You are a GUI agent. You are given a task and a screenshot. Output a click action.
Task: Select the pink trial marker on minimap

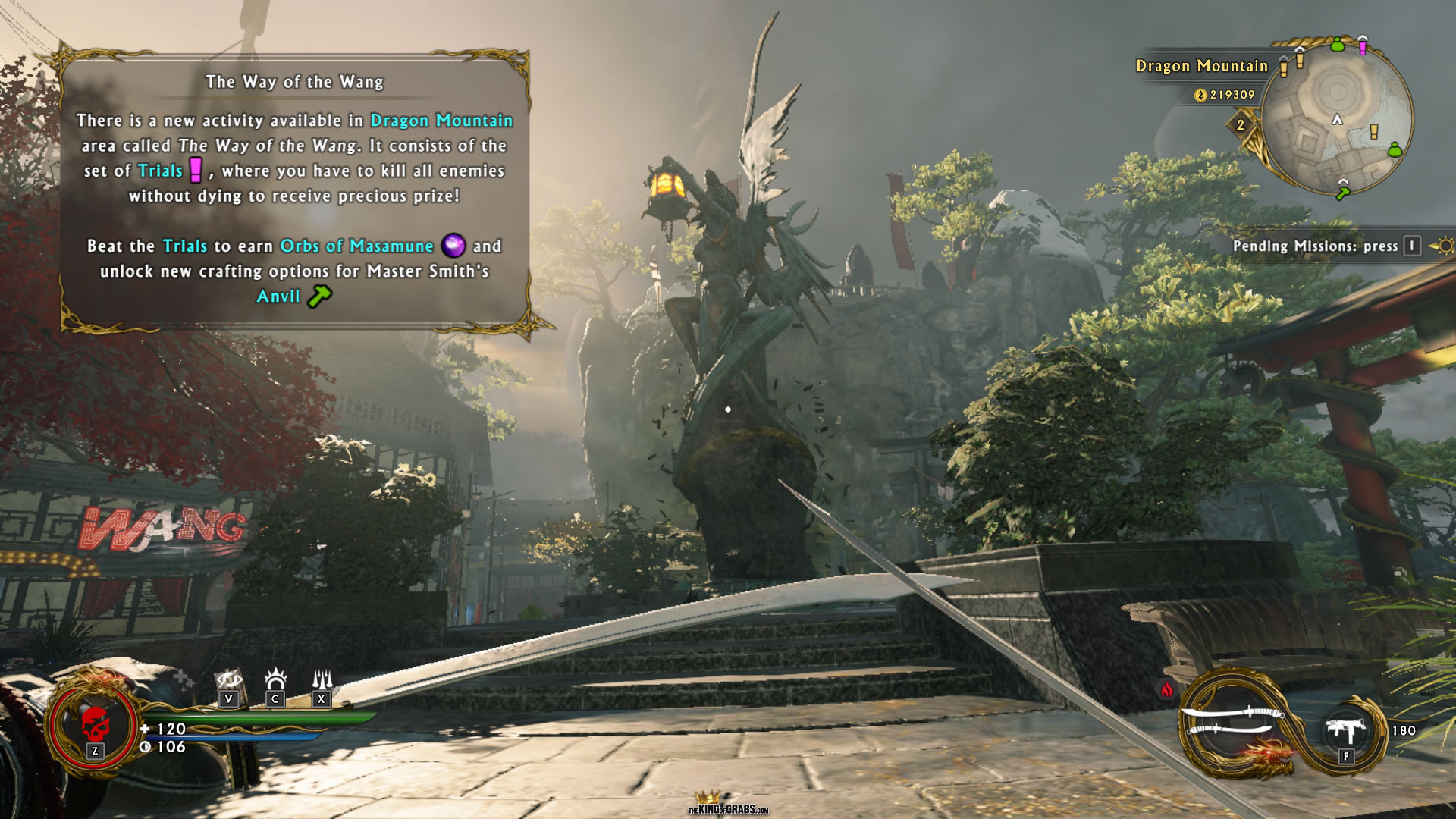pyautogui.click(x=1363, y=45)
